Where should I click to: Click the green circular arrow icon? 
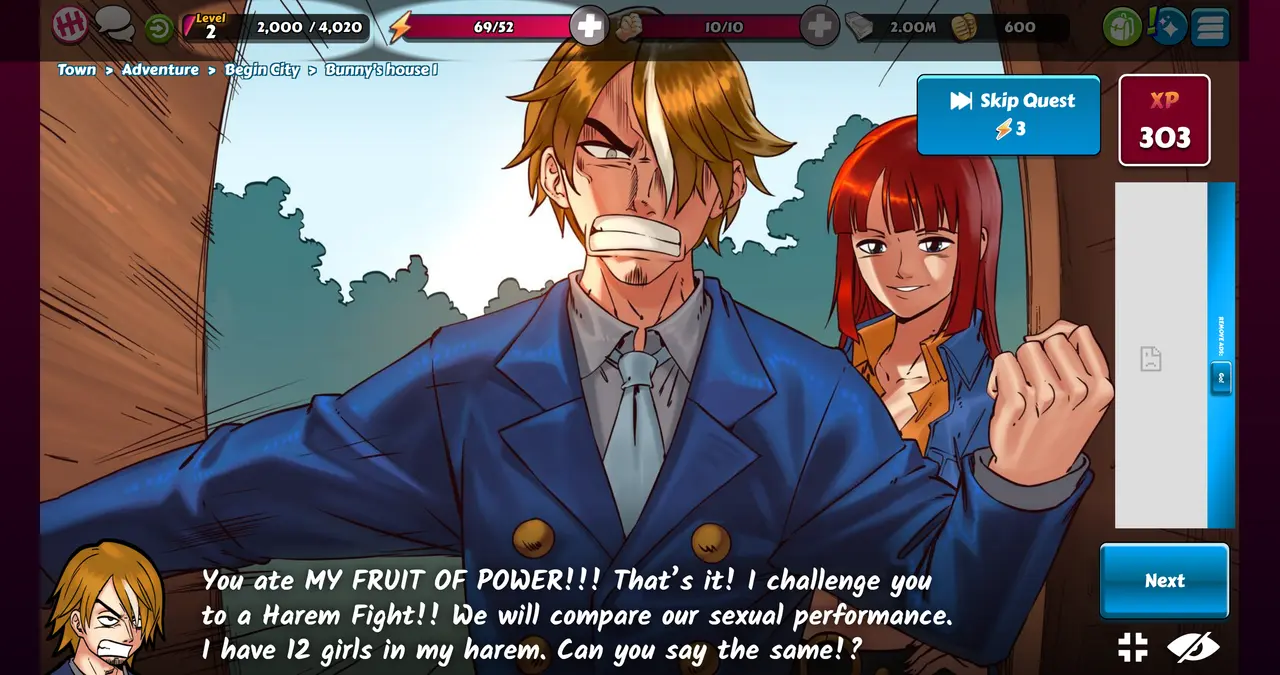[x=158, y=28]
